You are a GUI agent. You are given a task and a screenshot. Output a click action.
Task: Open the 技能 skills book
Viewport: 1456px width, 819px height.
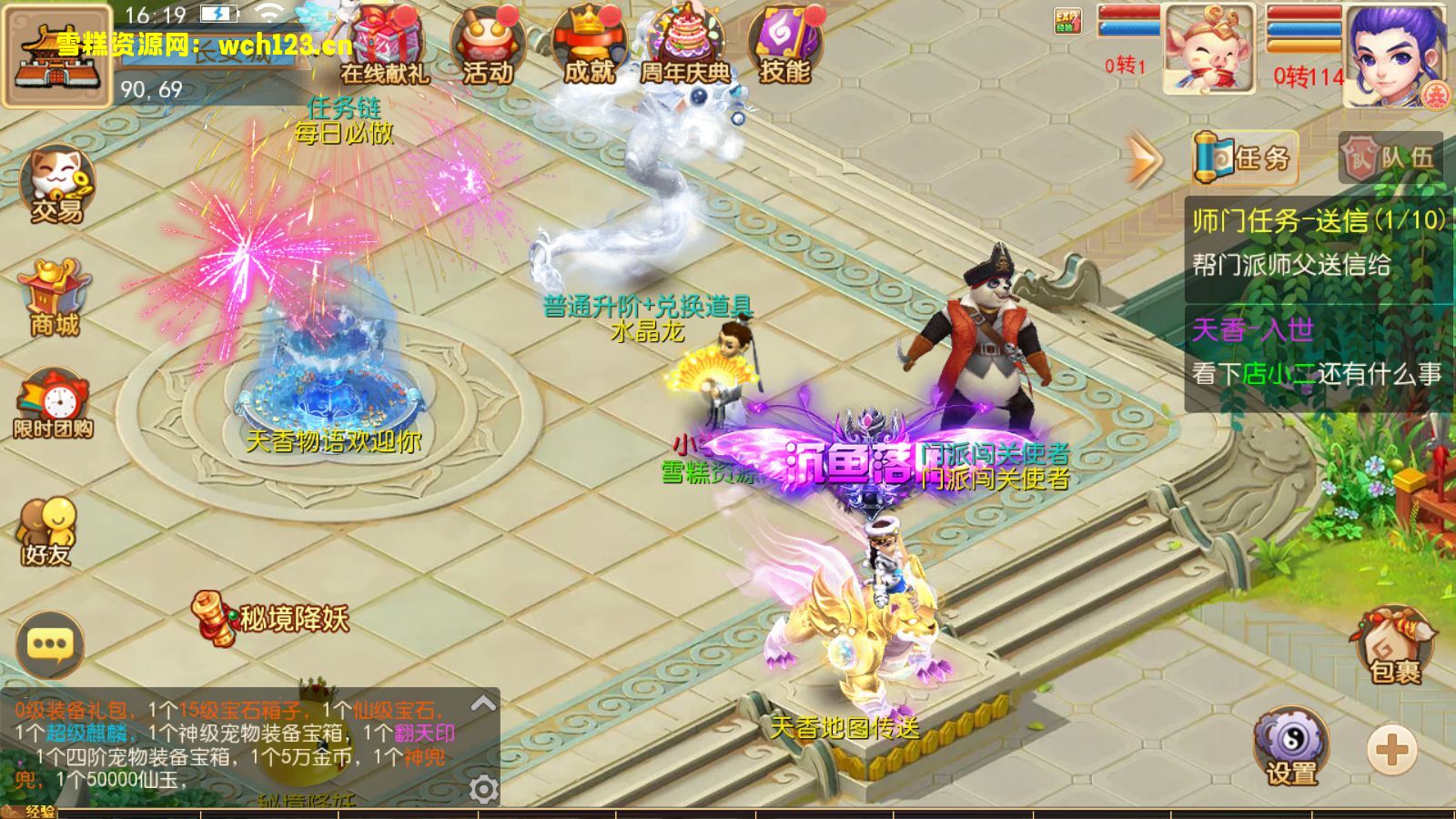784,45
